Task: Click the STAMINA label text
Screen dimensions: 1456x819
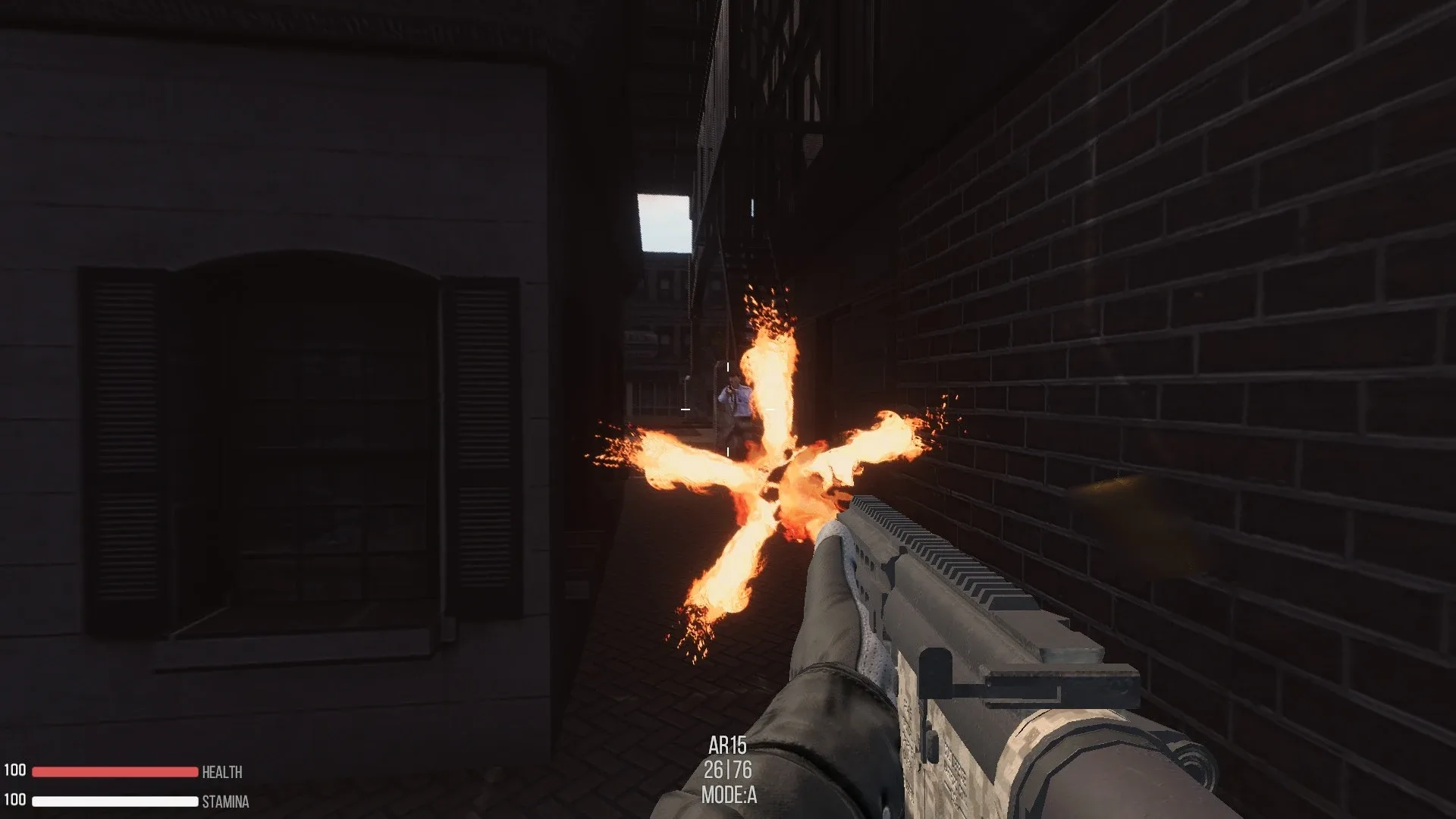Action: point(224,801)
